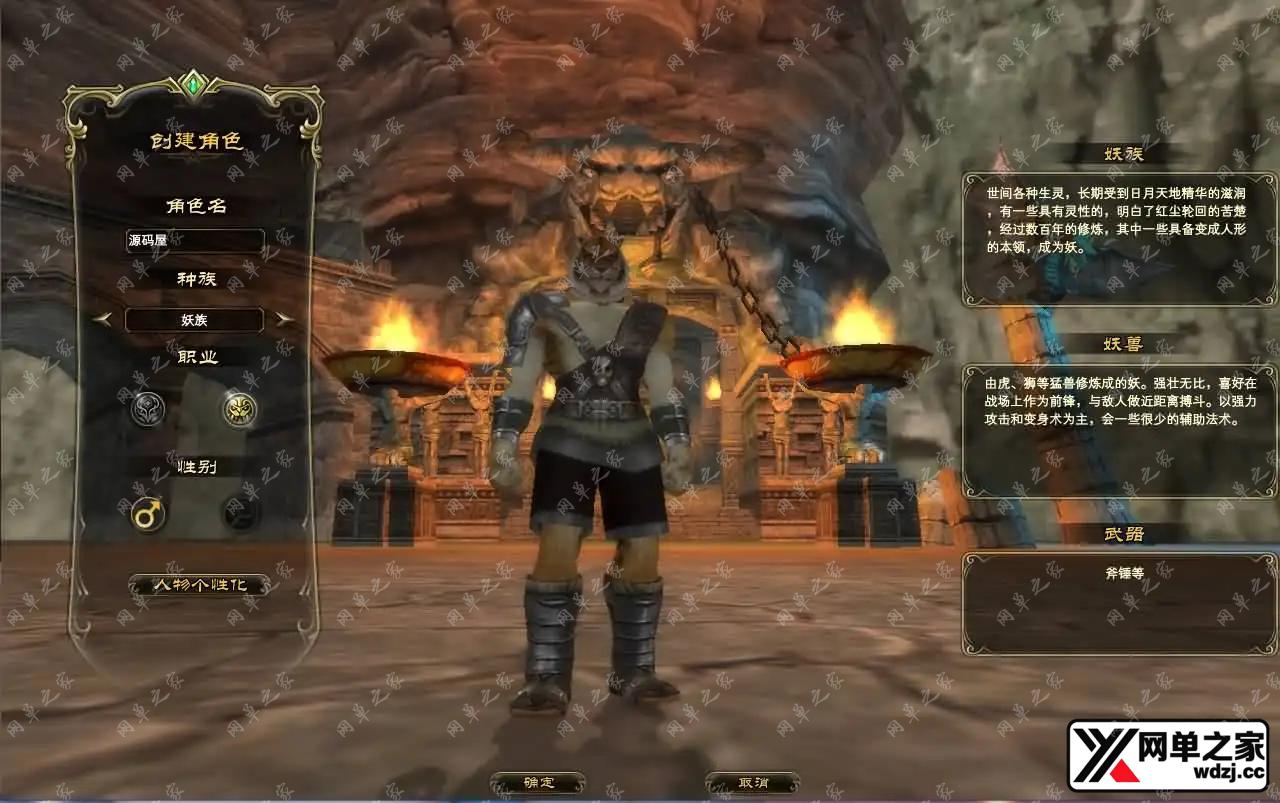Screen dimensions: 1280x803
Task: Choose the golden beast class icon
Action: 239,409
